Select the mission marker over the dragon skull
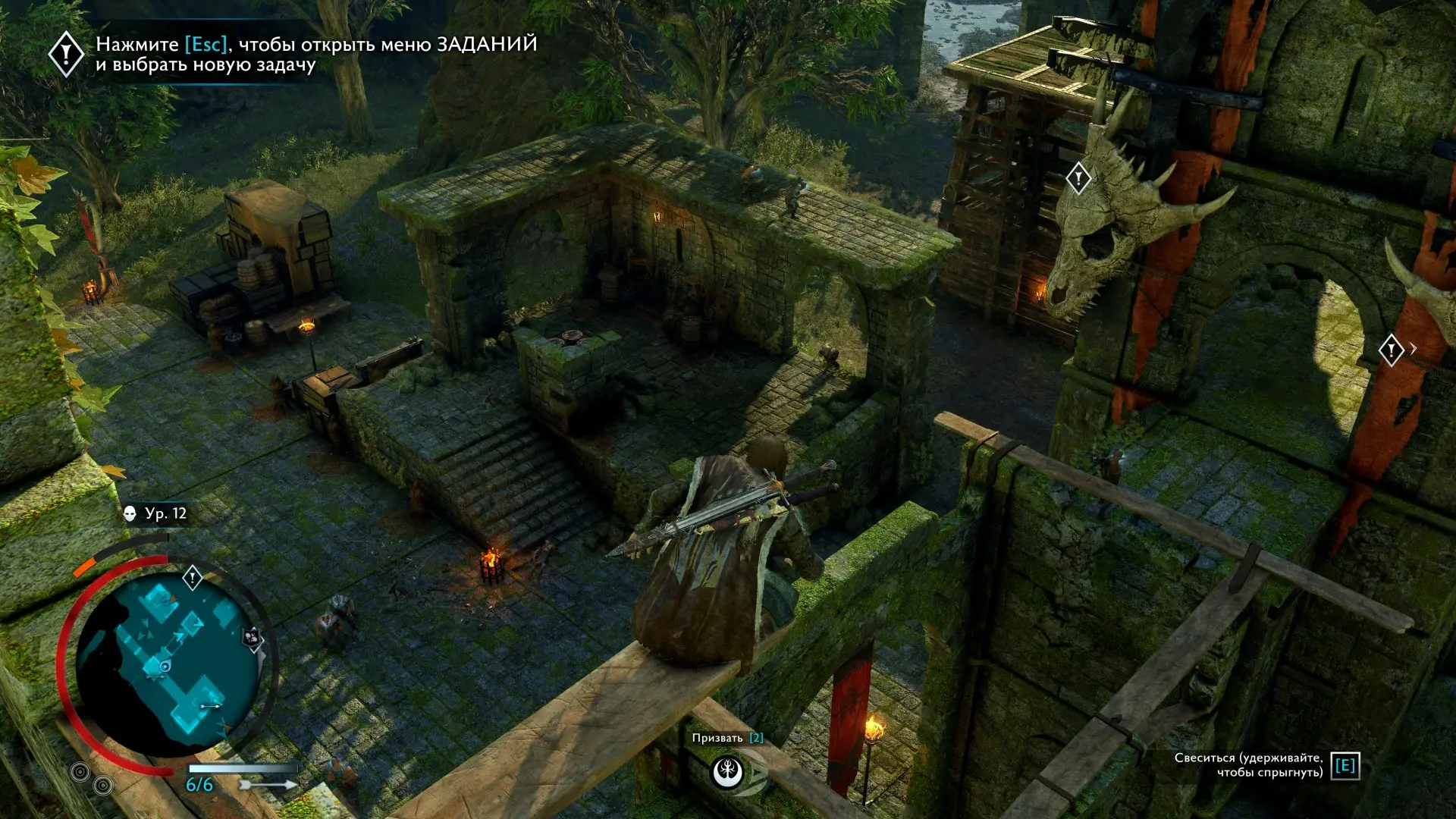Screen dimensions: 1456x819 1078,179
